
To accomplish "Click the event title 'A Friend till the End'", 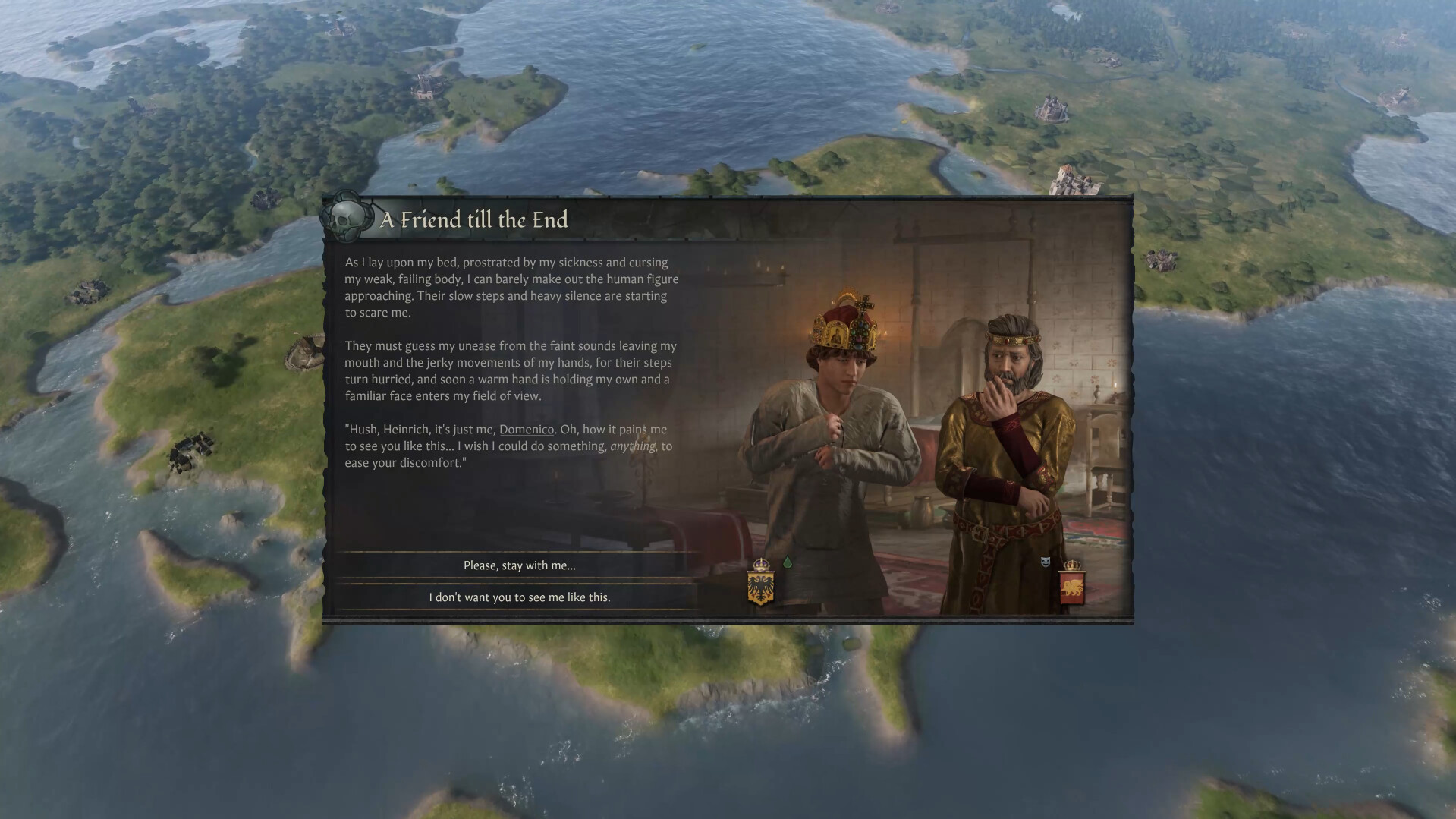I will coord(474,220).
